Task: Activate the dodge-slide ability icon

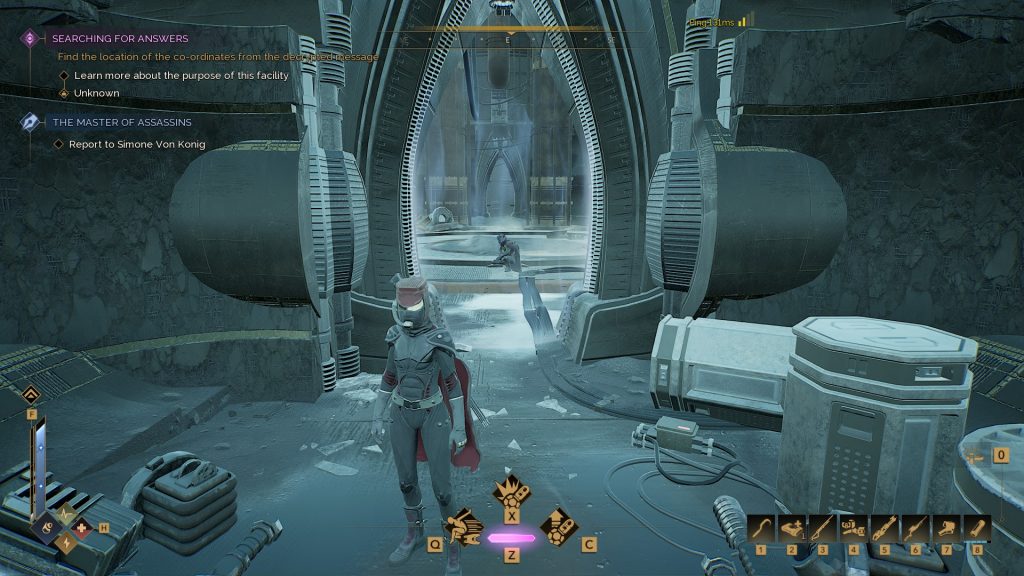Action: [x=466, y=526]
